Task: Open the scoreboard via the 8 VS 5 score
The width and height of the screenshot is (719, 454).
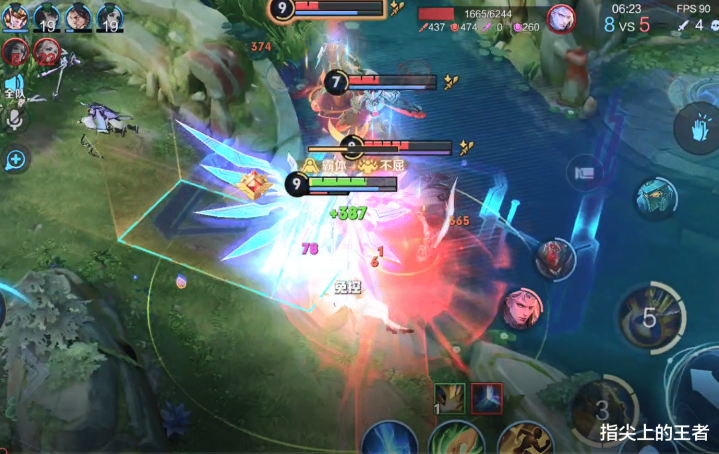Action: 626,24
